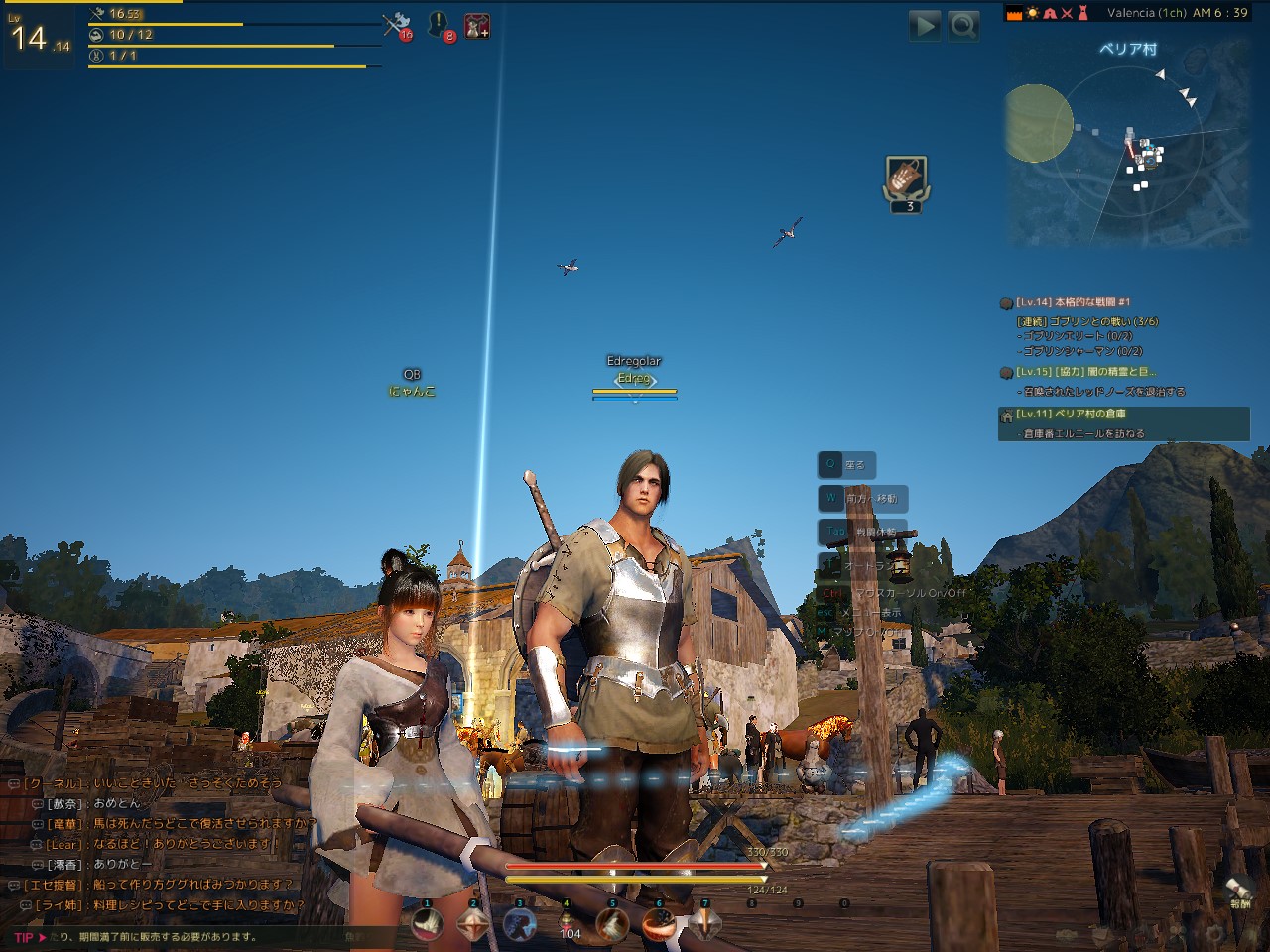Activate the hotbar slot 2 diamond skill
This screenshot has height=952, width=1270.
(473, 924)
